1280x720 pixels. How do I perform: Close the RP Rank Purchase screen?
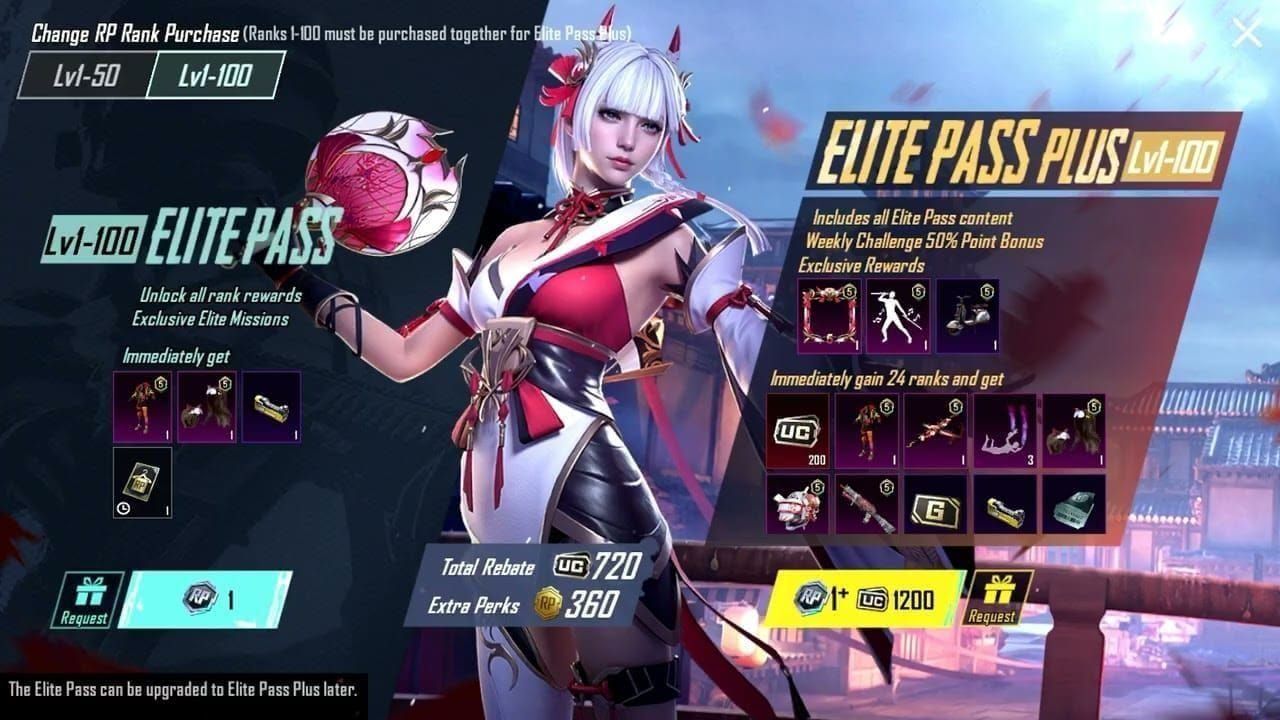(1247, 32)
